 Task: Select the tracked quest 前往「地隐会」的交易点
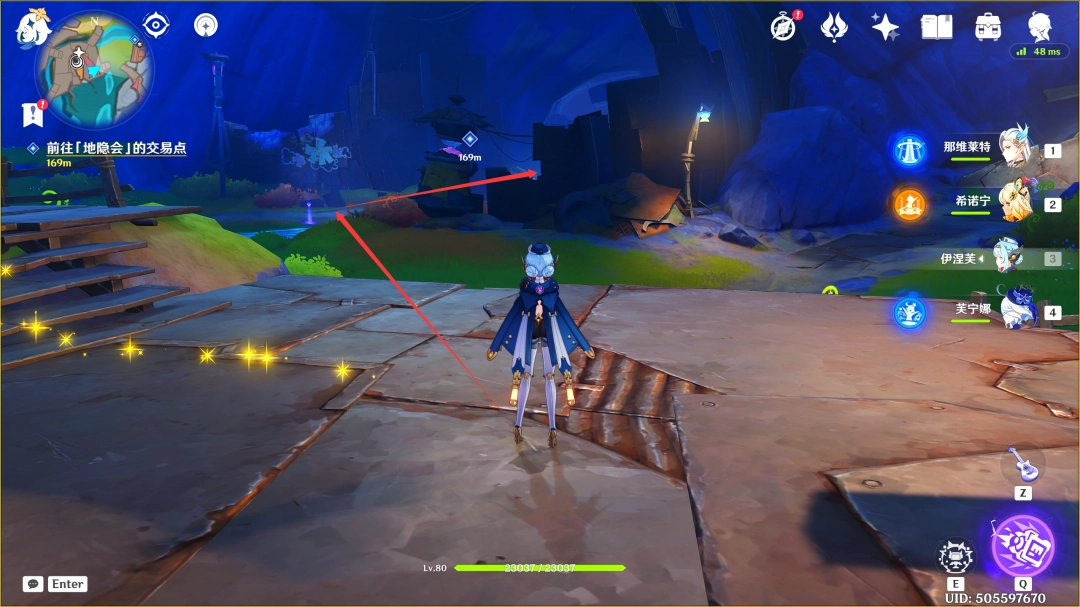point(115,148)
